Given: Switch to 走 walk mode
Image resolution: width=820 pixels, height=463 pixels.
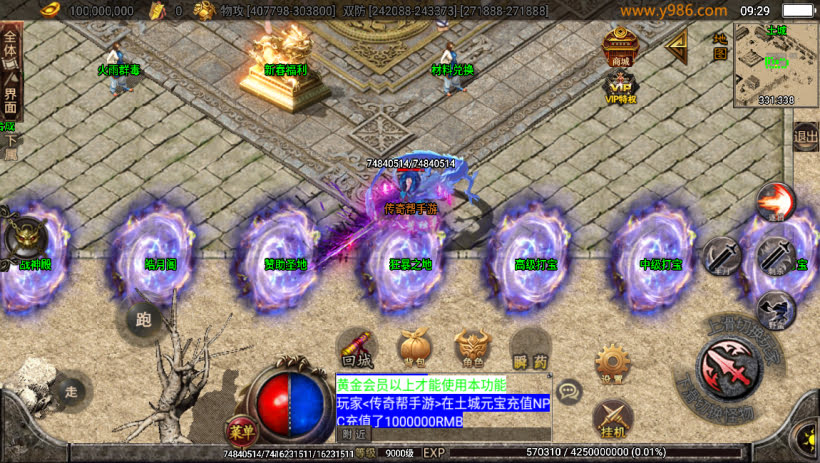Looking at the screenshot, I should pyautogui.click(x=70, y=389).
